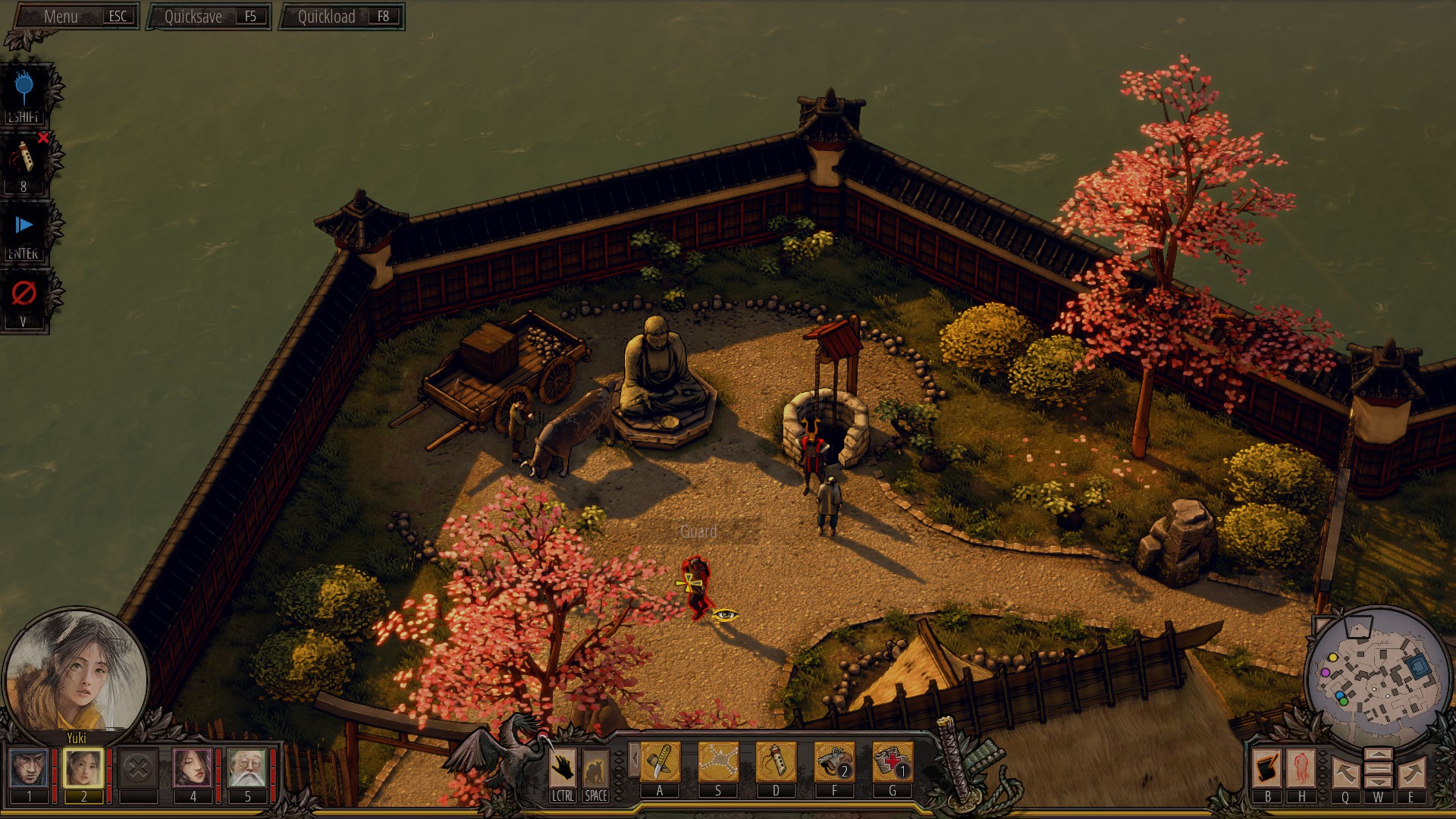Use Yuki's flute lure ability
1456x819 pixels.
(776, 762)
